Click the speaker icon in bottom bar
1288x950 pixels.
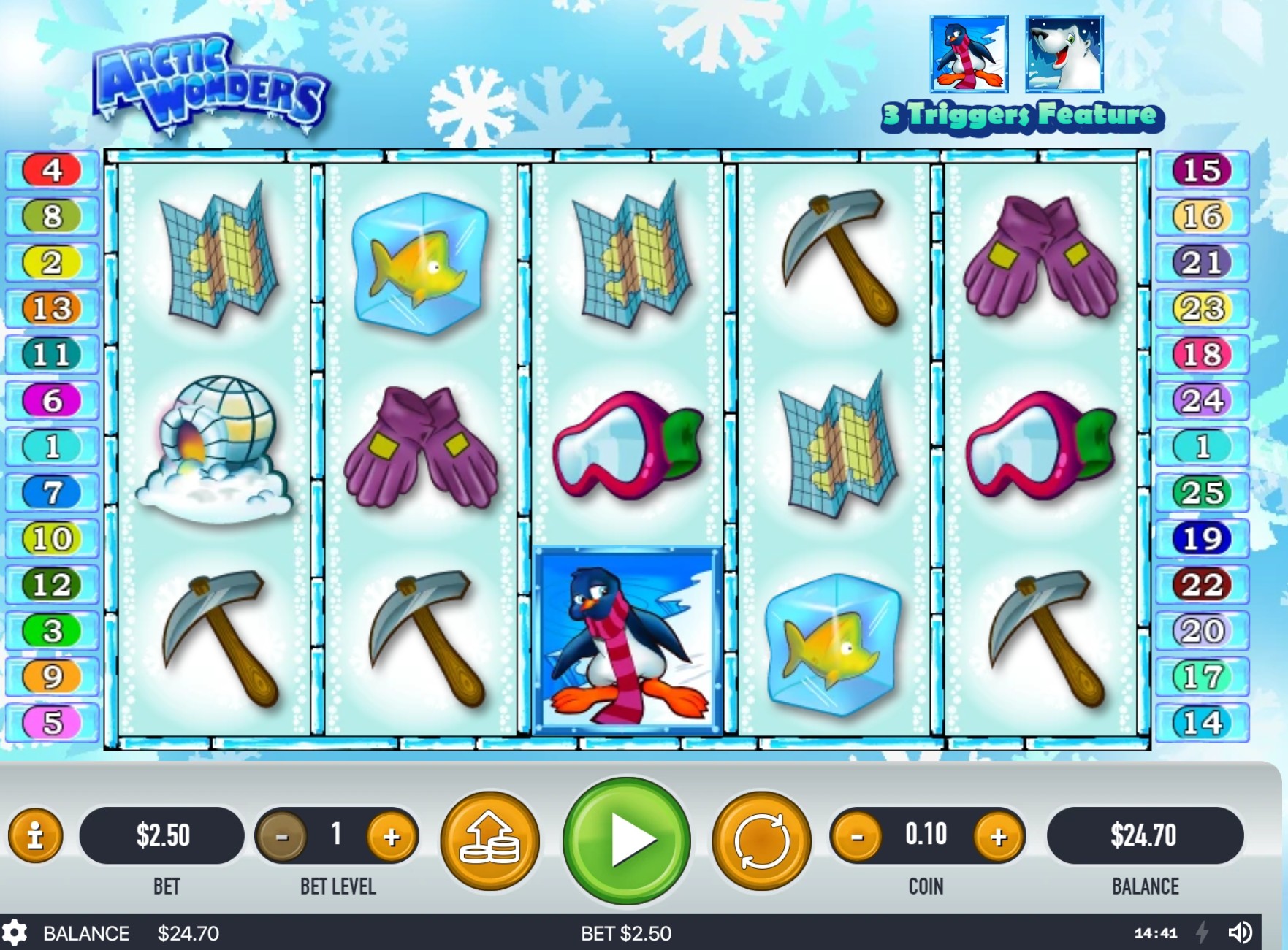[x=1241, y=932]
